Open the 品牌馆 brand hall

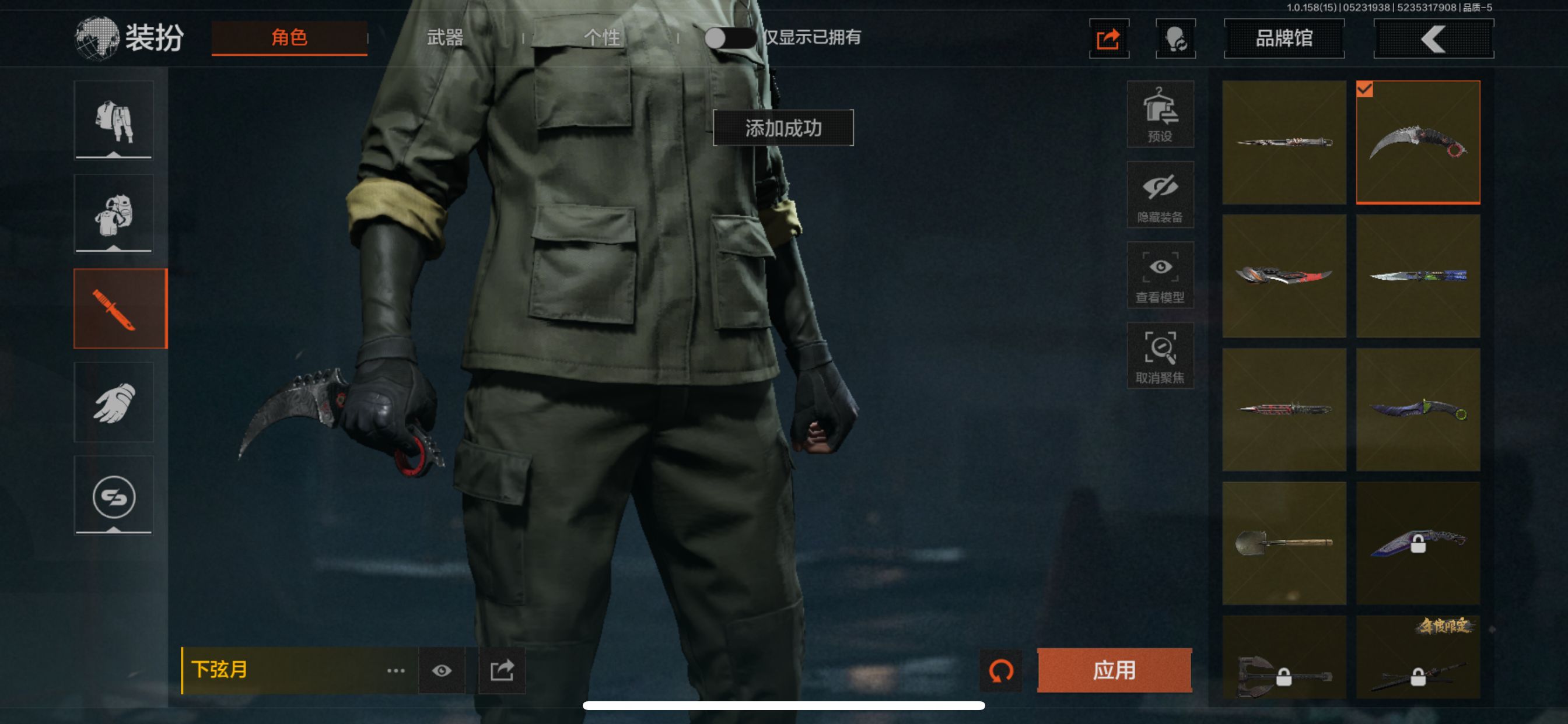click(x=1284, y=38)
